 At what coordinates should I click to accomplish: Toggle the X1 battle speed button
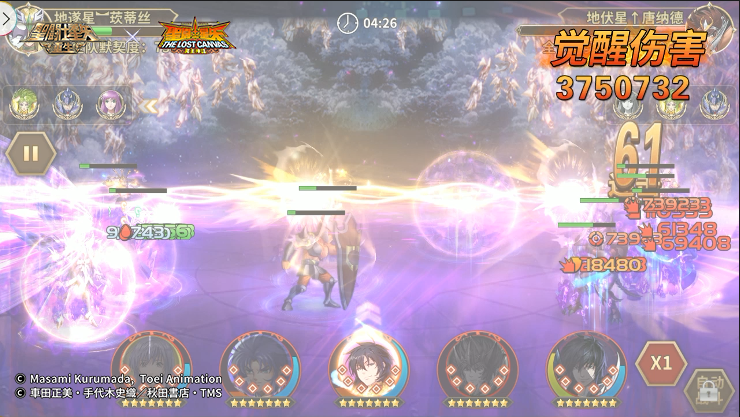tap(660, 363)
